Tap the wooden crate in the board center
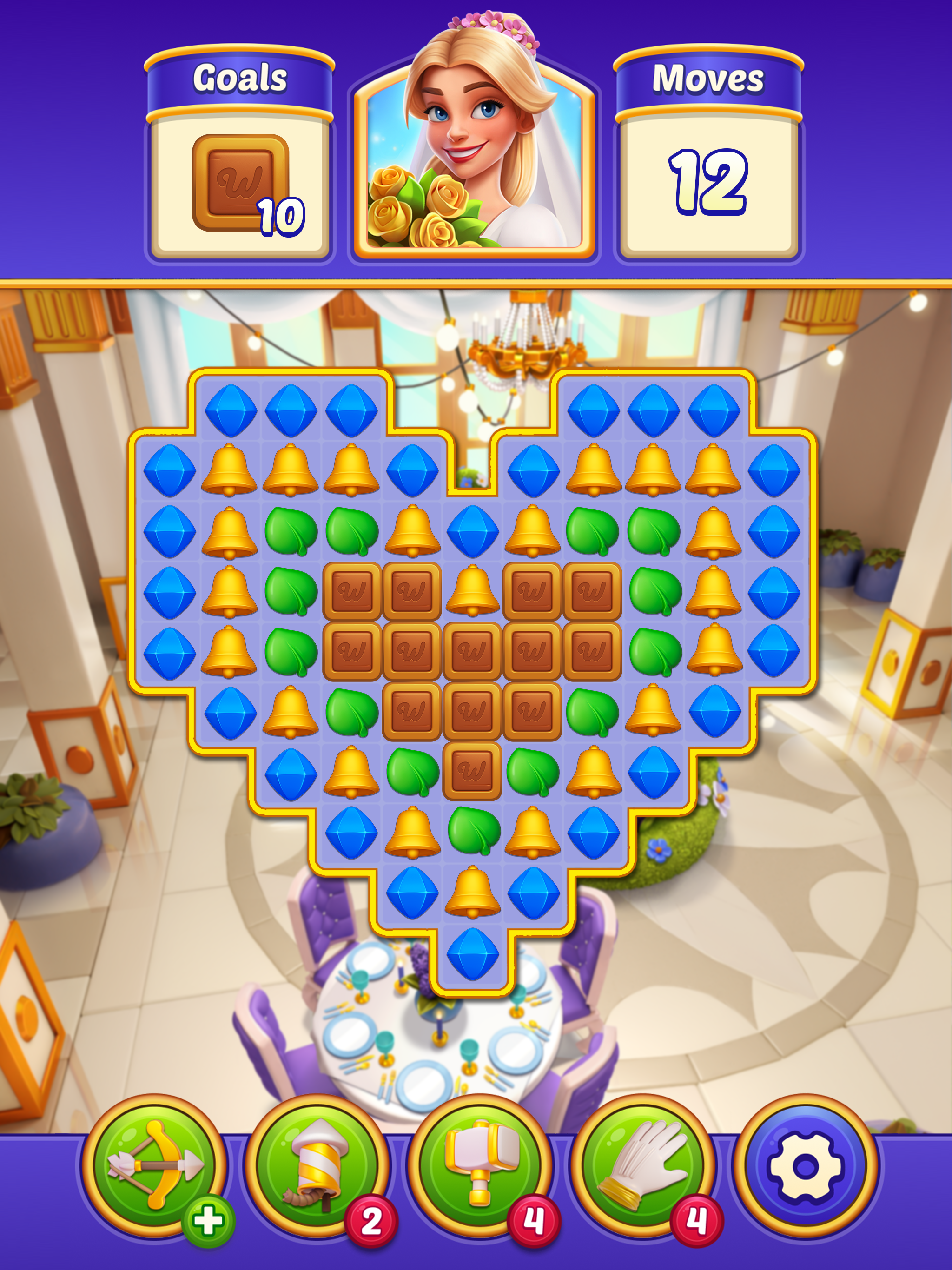 472,651
